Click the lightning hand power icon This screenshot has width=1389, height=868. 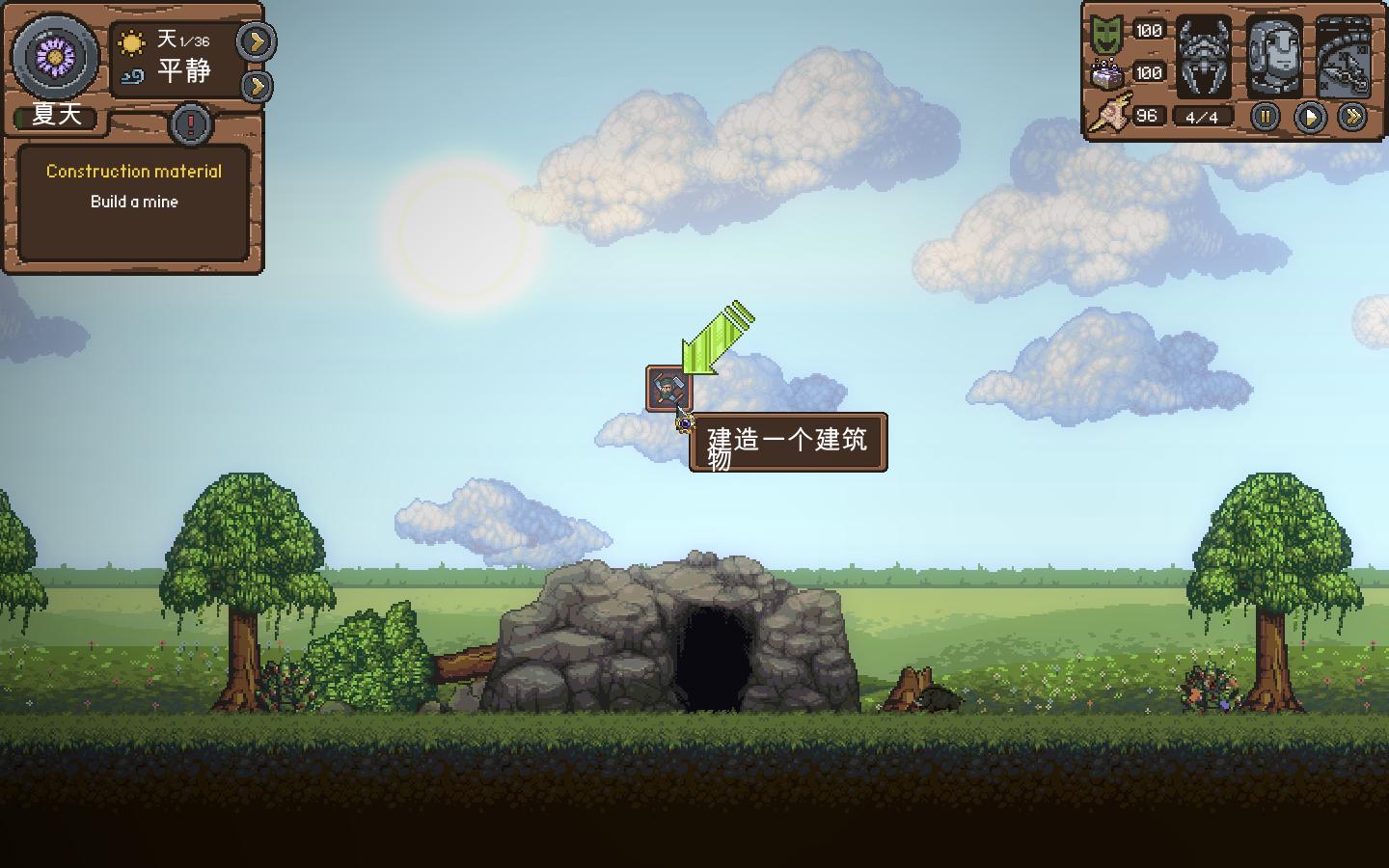tap(1110, 116)
